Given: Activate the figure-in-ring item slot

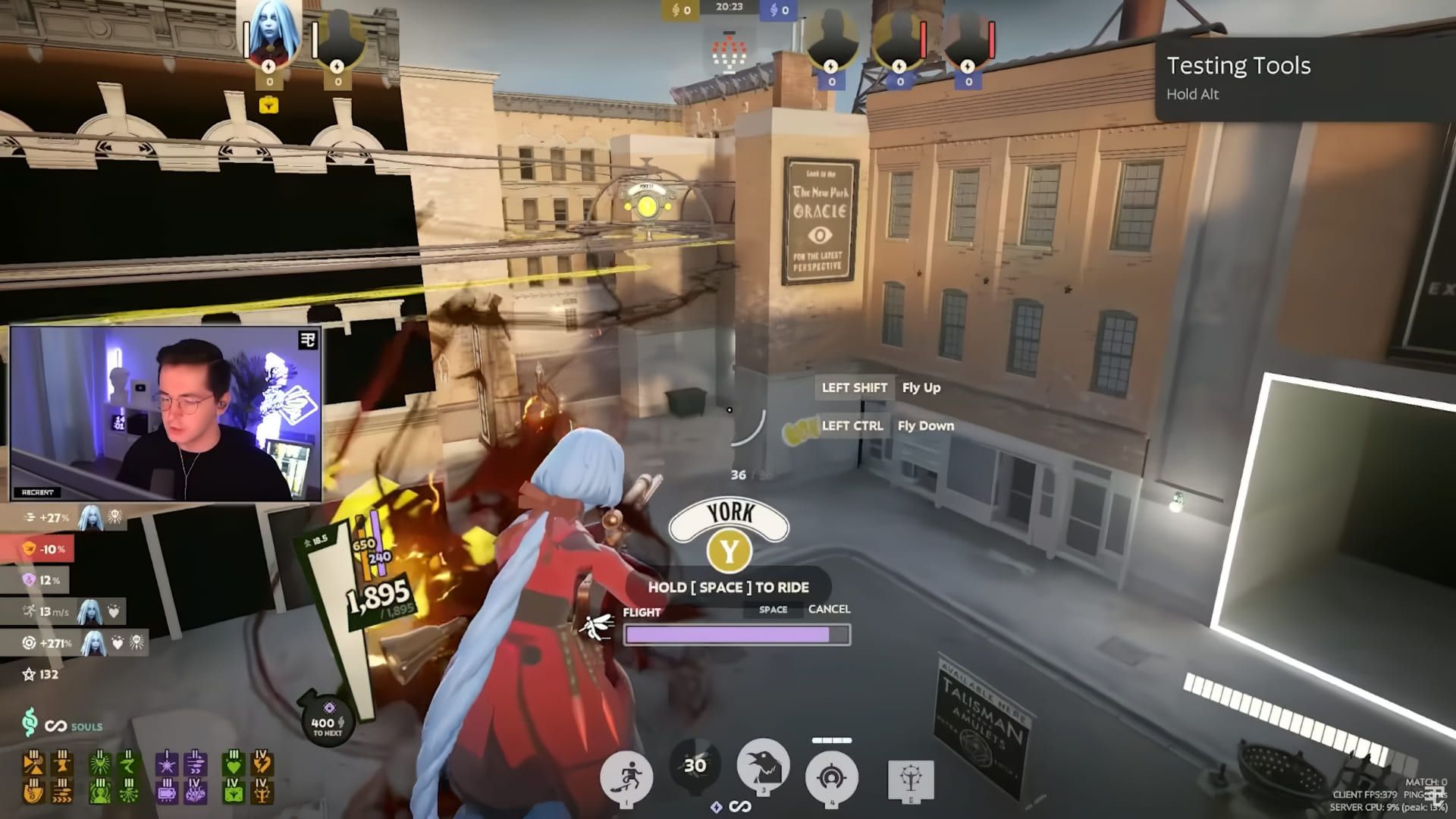Looking at the screenshot, I should click(910, 780).
